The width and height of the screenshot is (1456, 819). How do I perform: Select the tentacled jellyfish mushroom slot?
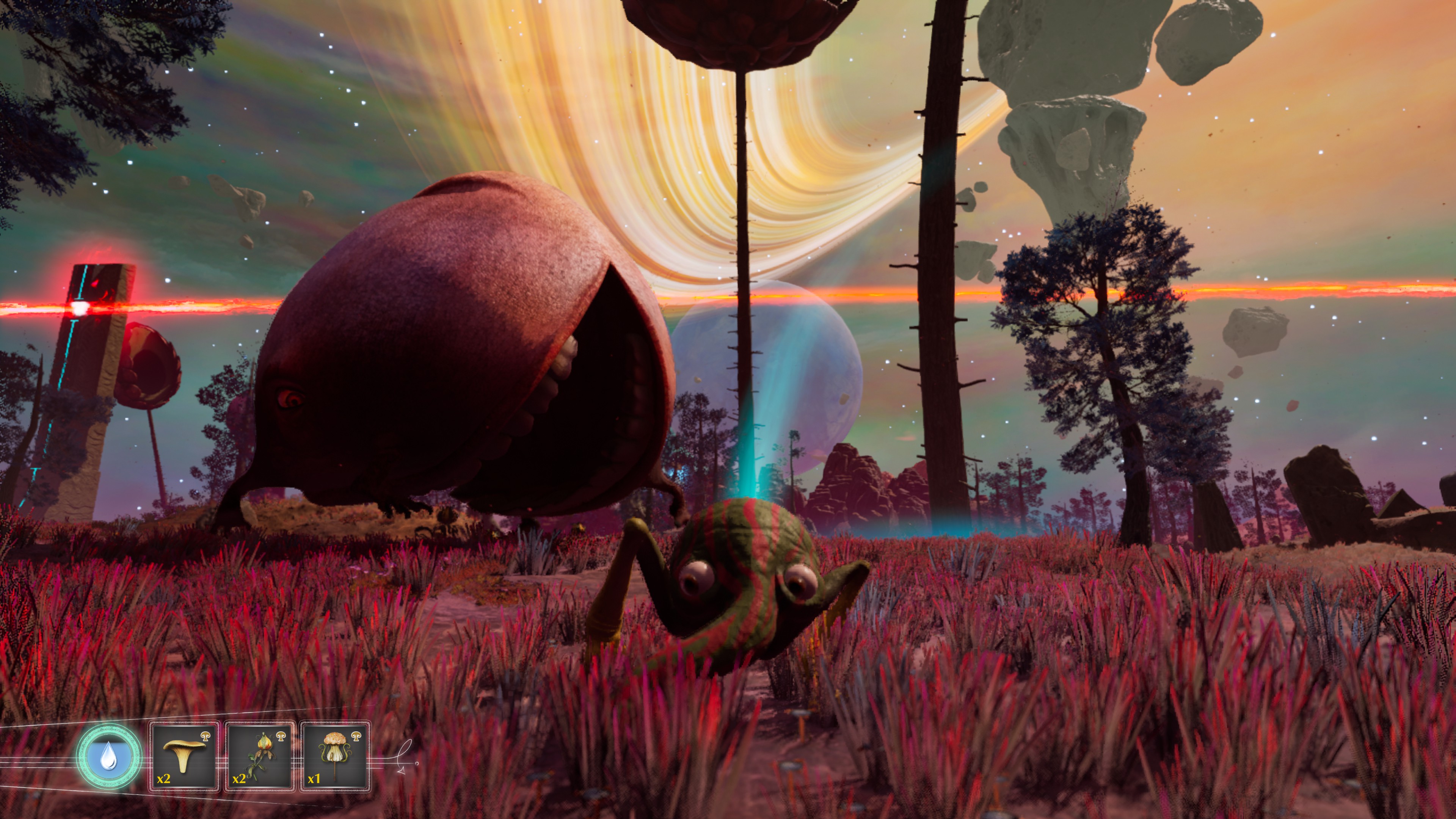(335, 756)
